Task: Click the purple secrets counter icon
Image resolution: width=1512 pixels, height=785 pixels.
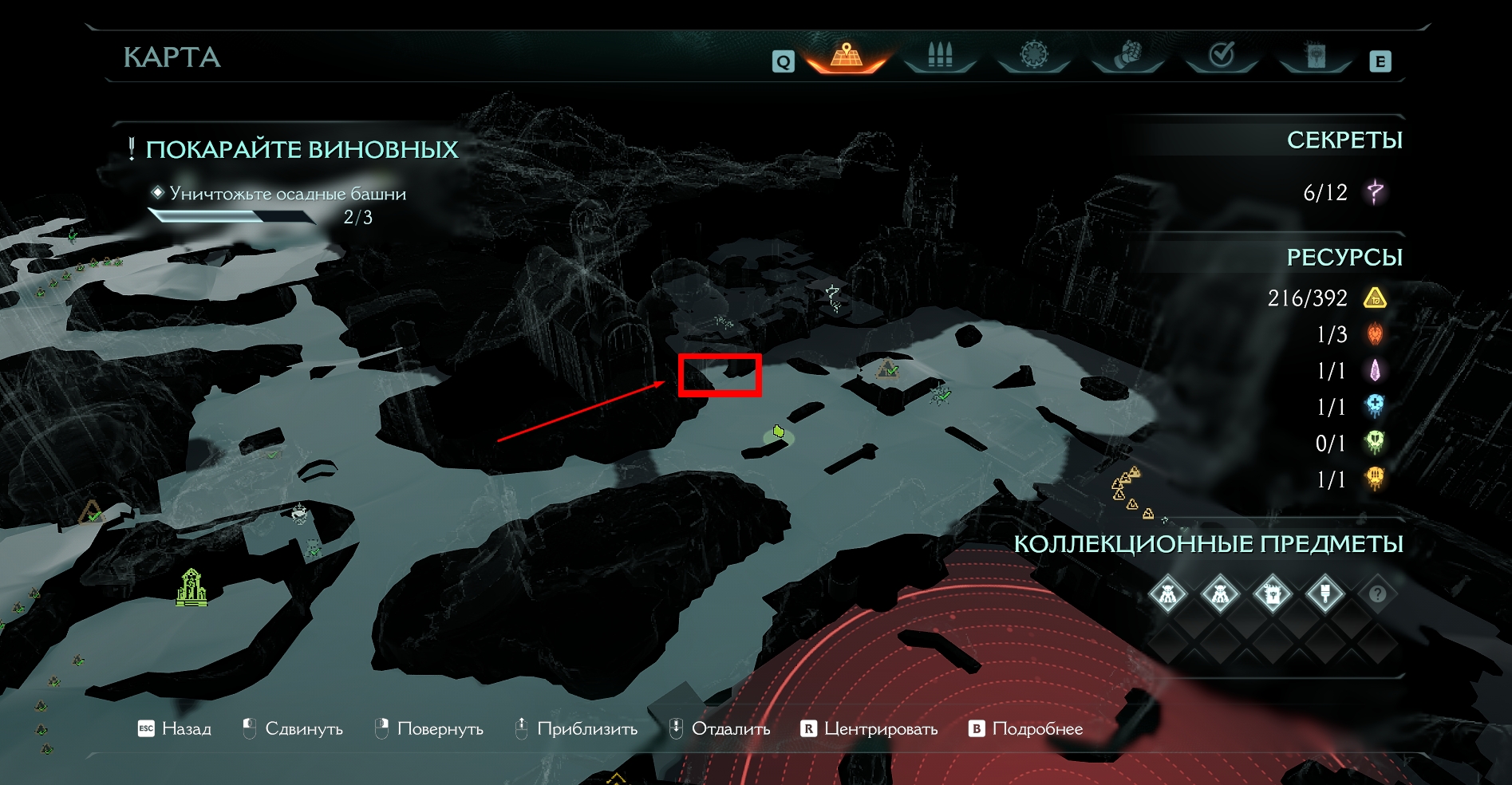Action: [x=1375, y=192]
